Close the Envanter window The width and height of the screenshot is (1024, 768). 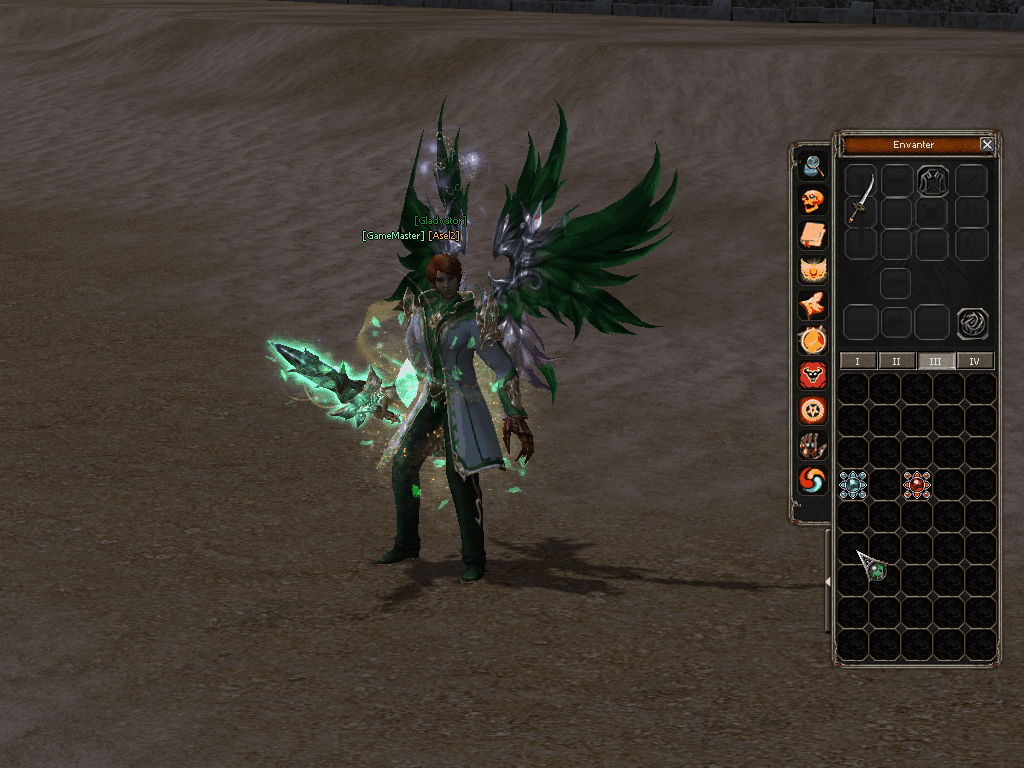tap(987, 145)
